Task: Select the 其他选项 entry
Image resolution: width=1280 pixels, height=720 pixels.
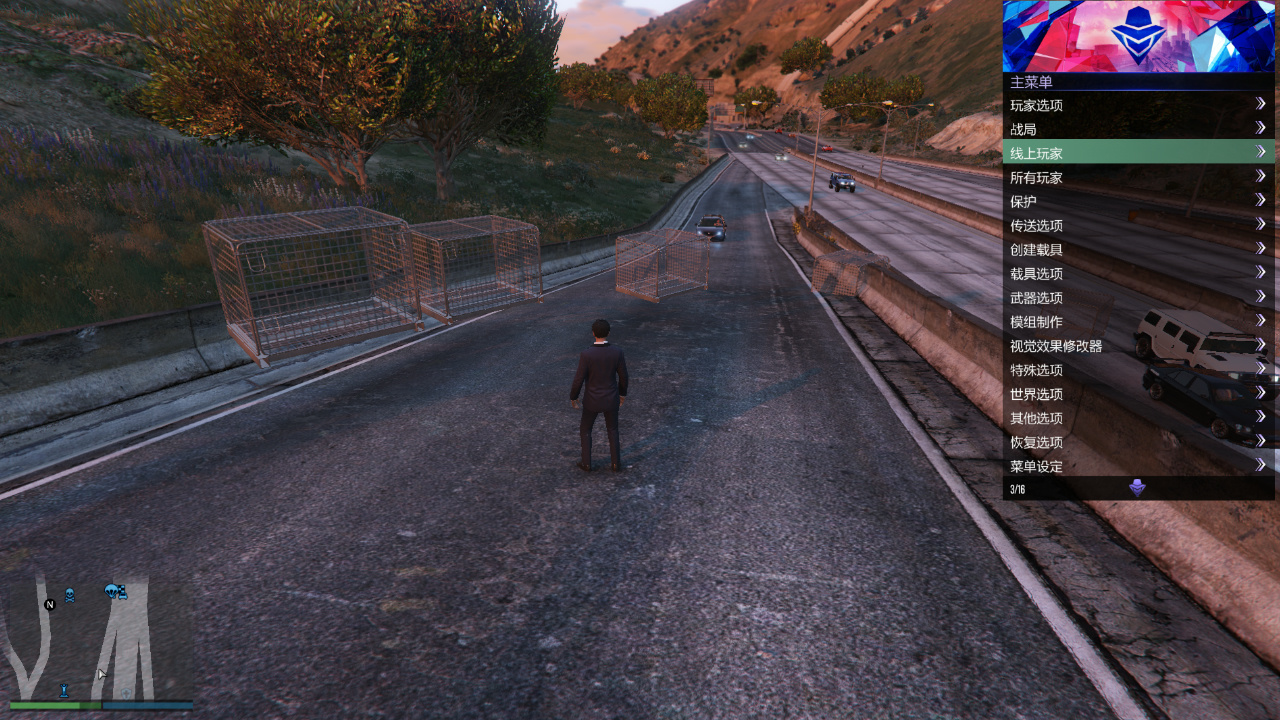Action: click(x=1138, y=418)
